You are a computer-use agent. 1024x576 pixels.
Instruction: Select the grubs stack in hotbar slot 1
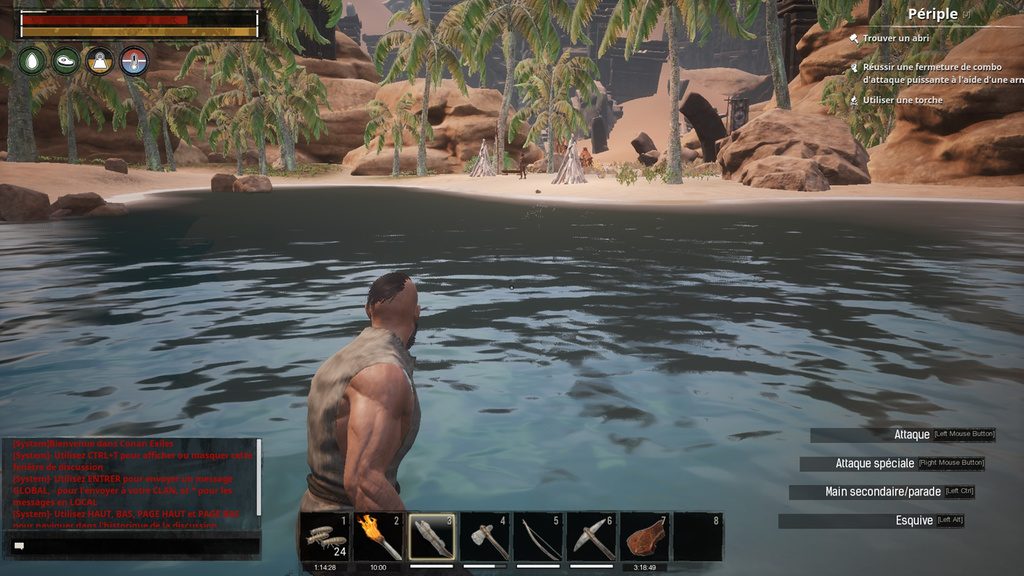326,537
